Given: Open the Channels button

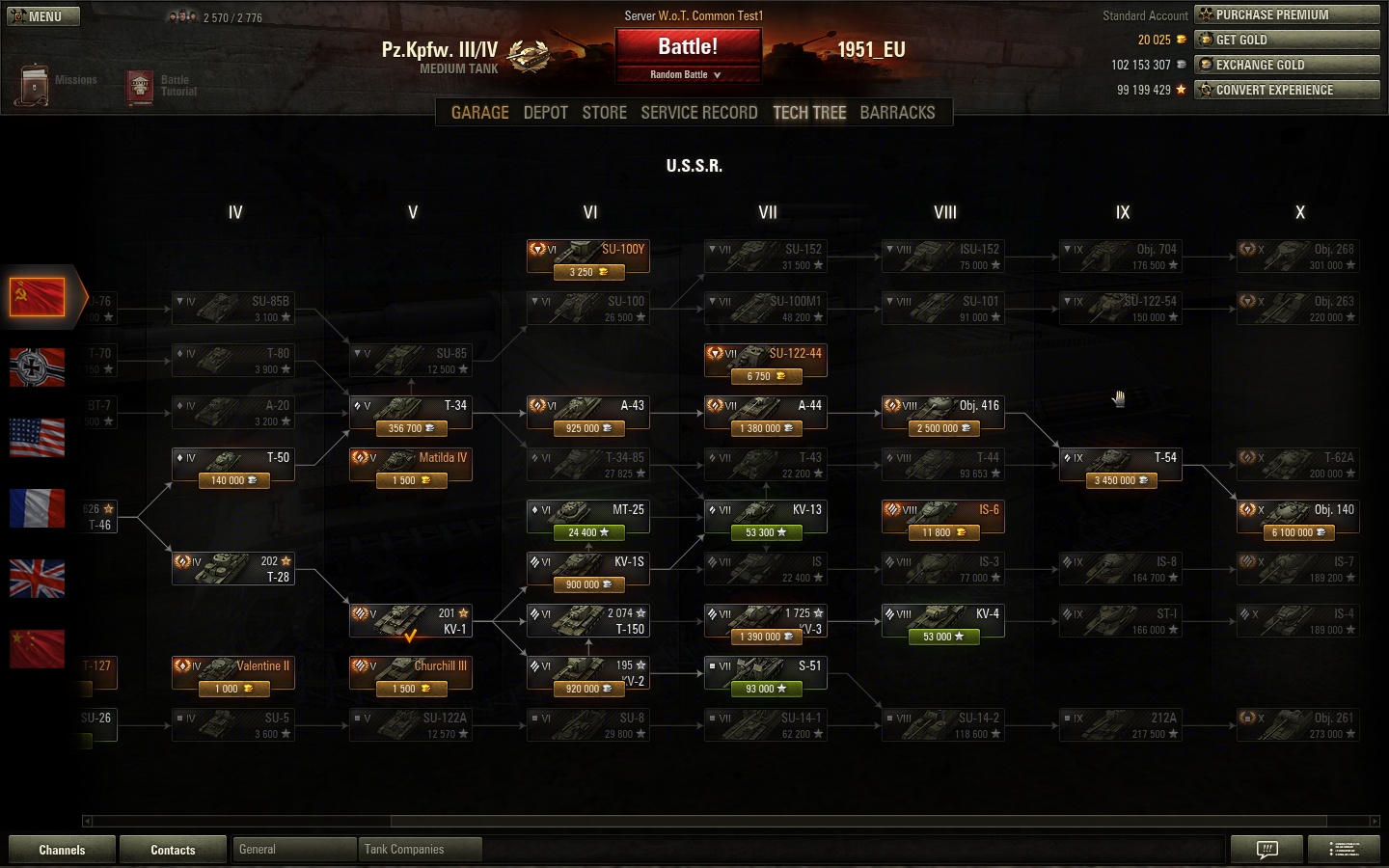Looking at the screenshot, I should 62,850.
